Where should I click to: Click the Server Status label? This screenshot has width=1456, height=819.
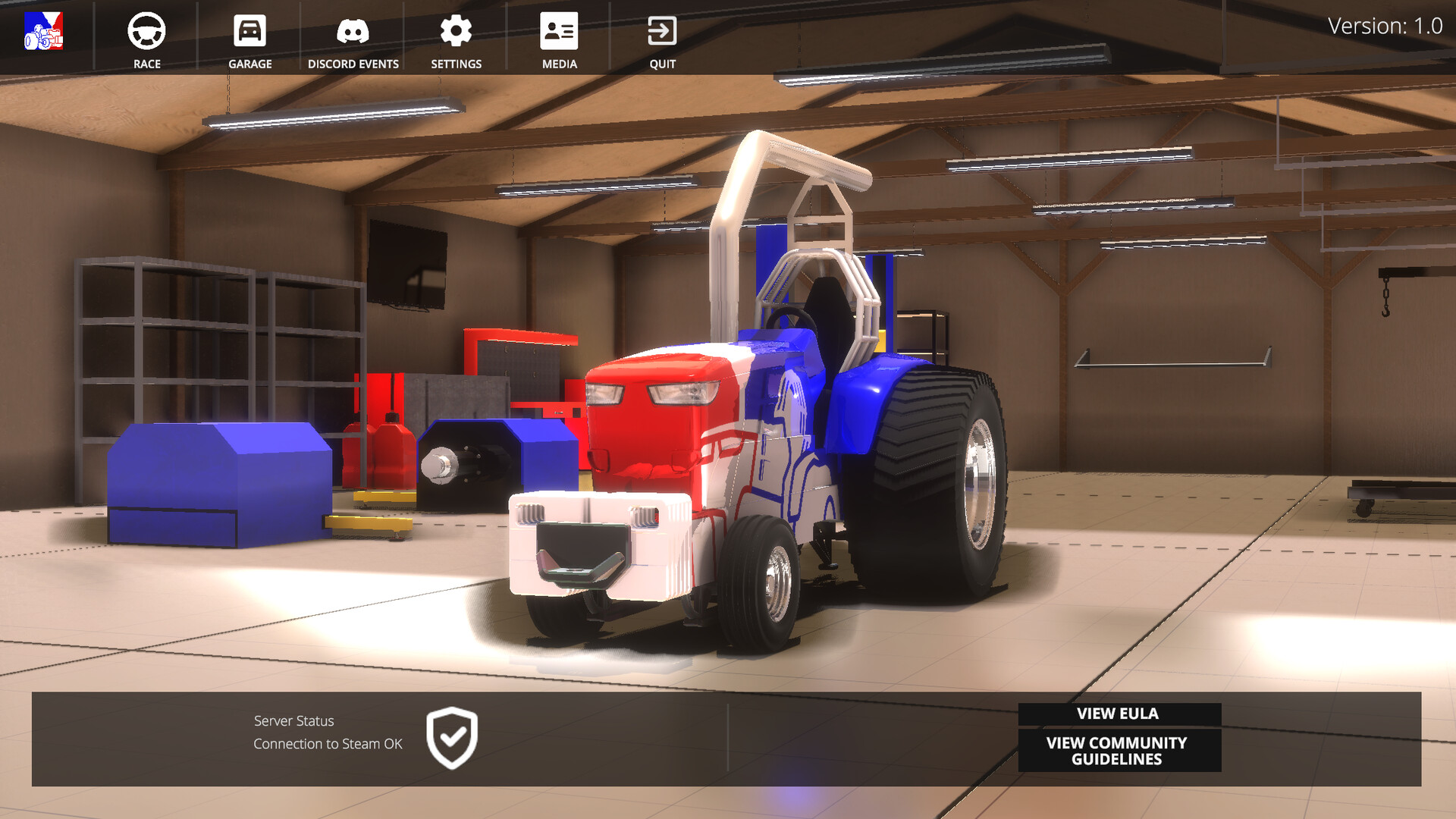point(294,720)
